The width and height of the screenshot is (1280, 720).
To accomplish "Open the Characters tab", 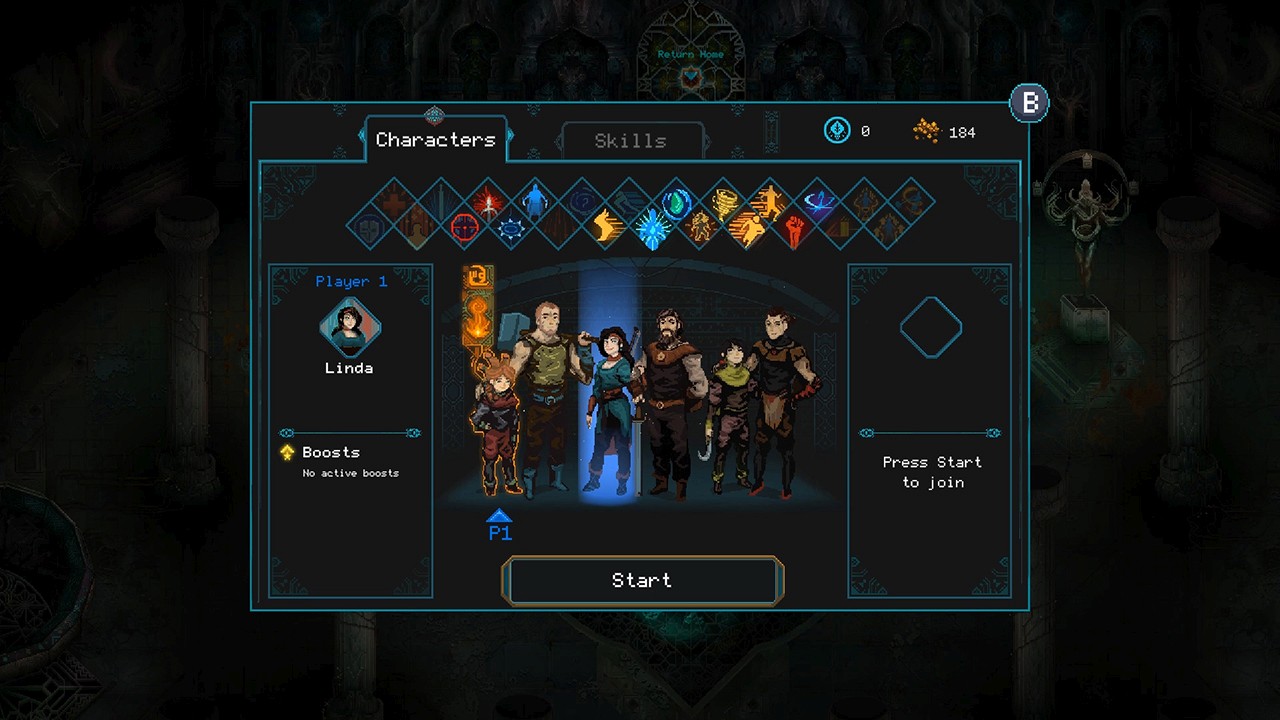I will click(436, 140).
